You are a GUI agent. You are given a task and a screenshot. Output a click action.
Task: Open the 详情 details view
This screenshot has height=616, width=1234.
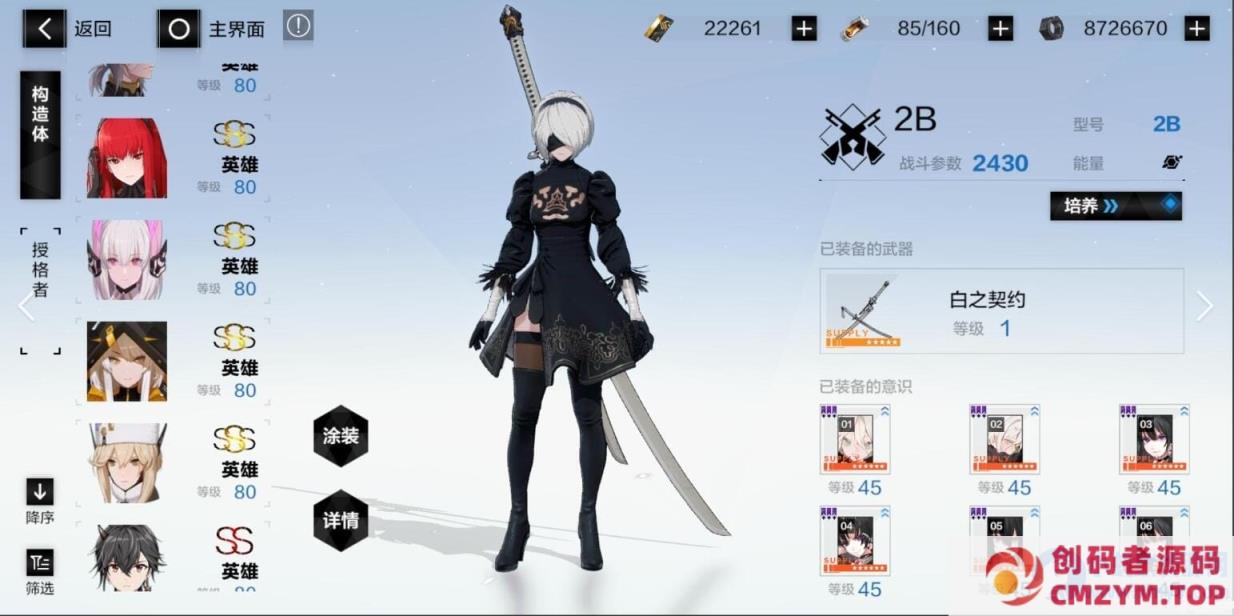click(341, 521)
